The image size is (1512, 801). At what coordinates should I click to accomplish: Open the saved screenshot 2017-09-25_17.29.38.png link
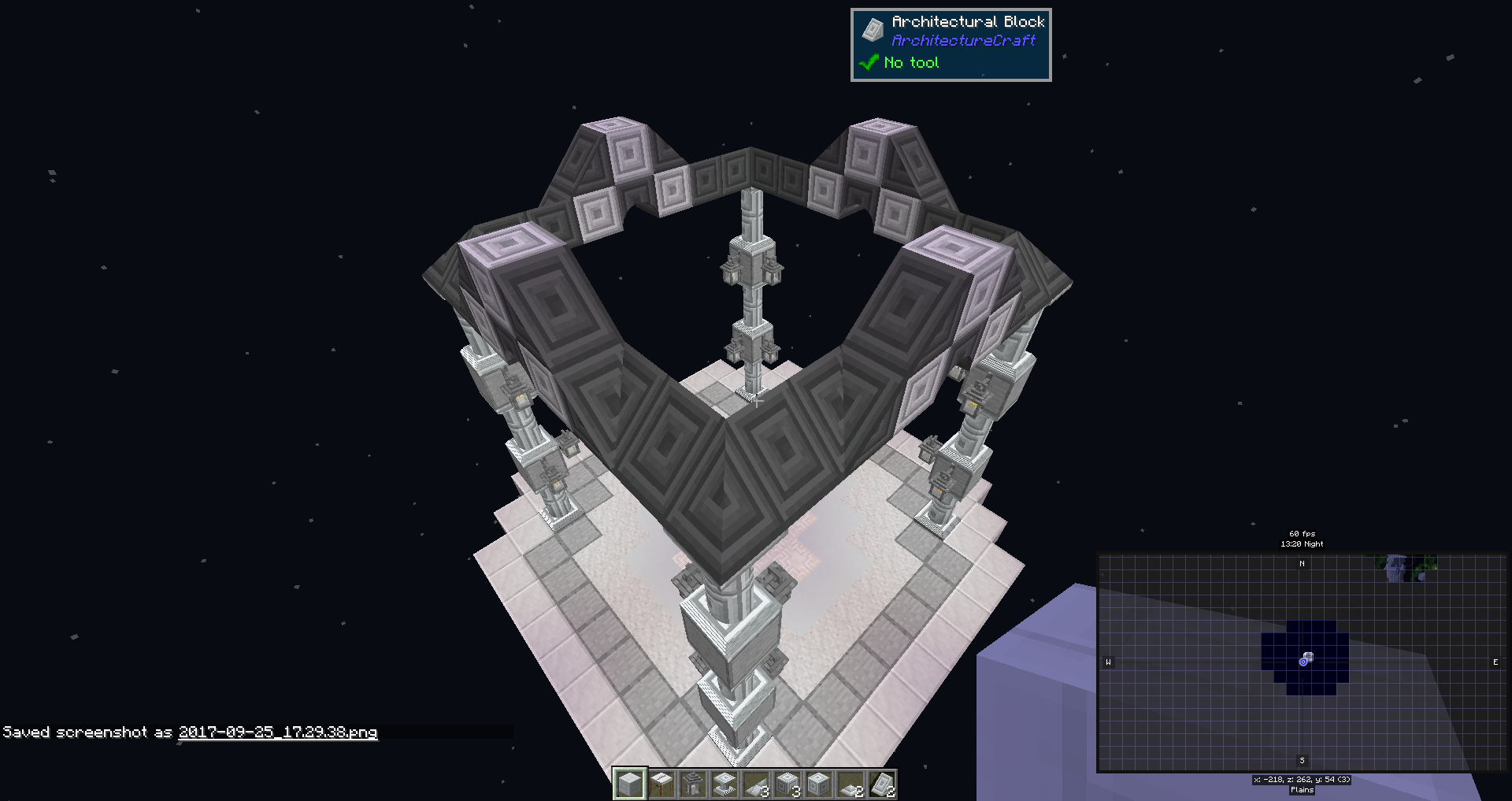click(277, 732)
